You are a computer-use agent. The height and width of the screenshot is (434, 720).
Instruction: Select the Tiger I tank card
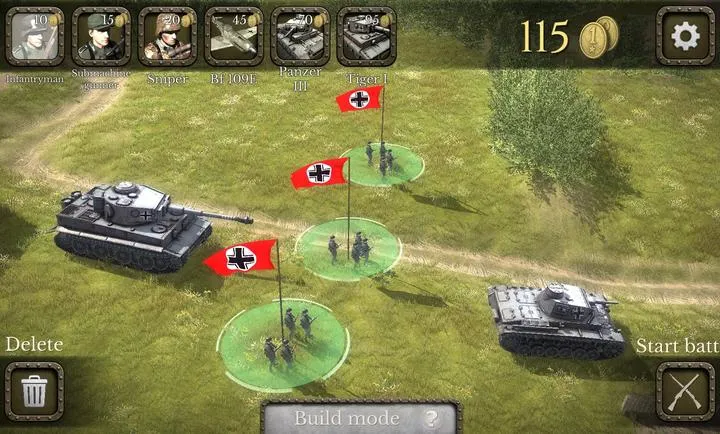coord(366,36)
